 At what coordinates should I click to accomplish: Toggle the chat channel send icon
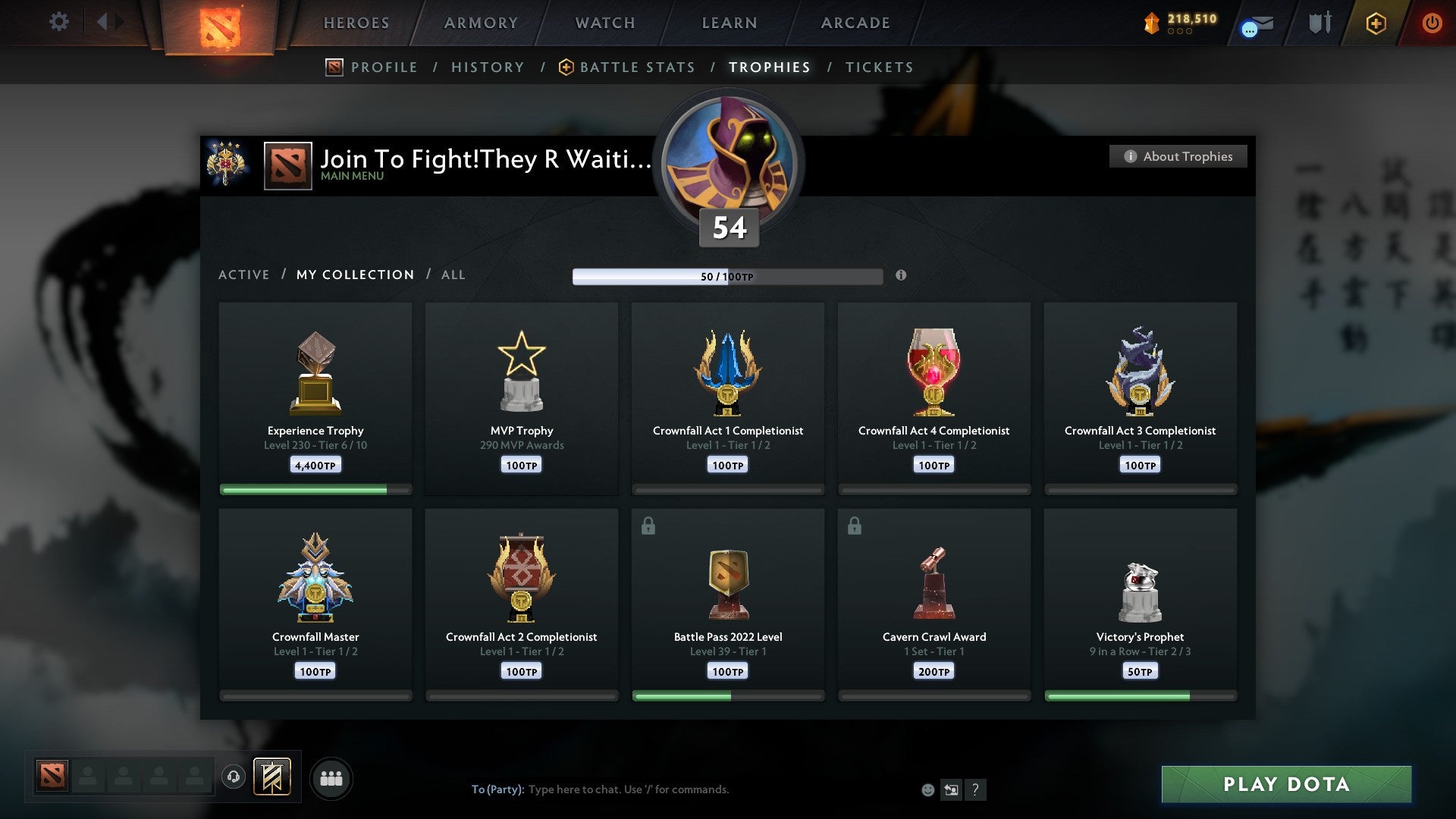tap(951, 789)
